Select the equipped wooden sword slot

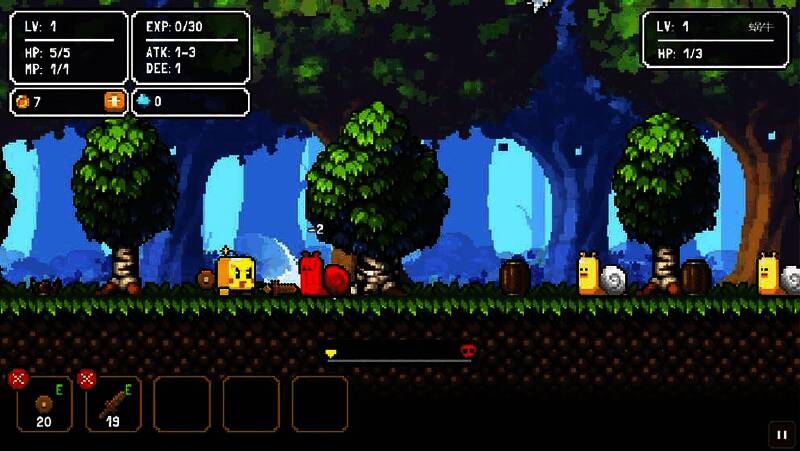point(113,405)
